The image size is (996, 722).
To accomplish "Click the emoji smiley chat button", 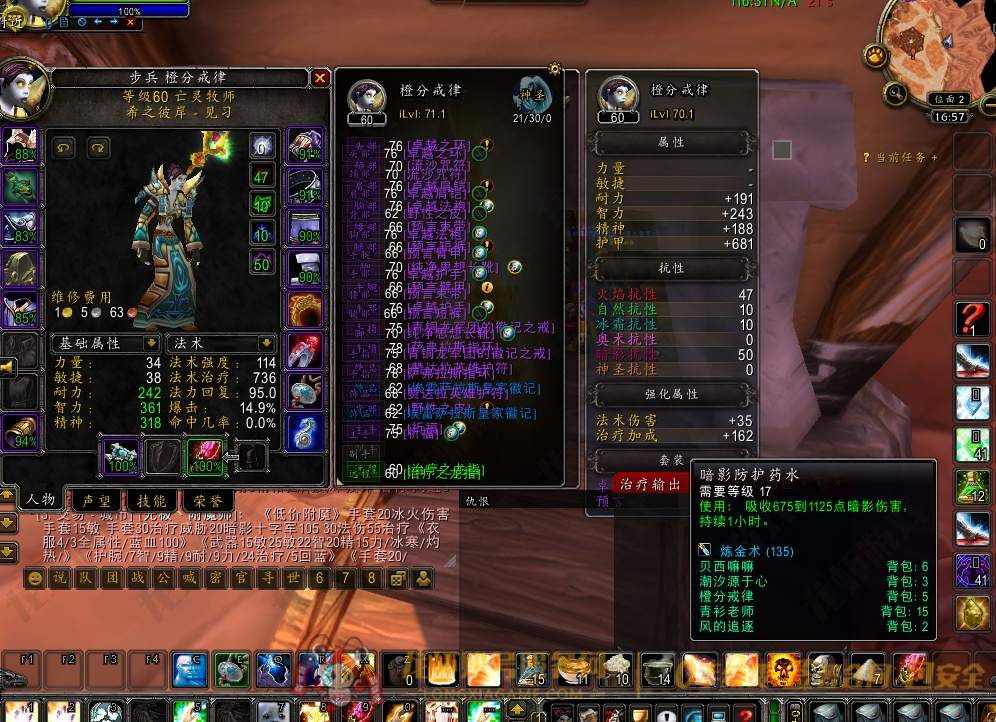I will (35, 578).
